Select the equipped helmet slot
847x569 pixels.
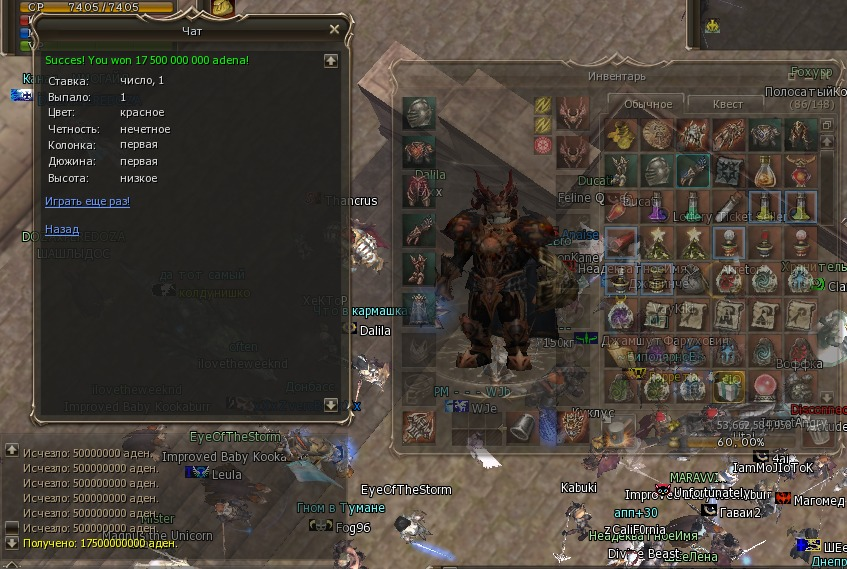click(419, 112)
